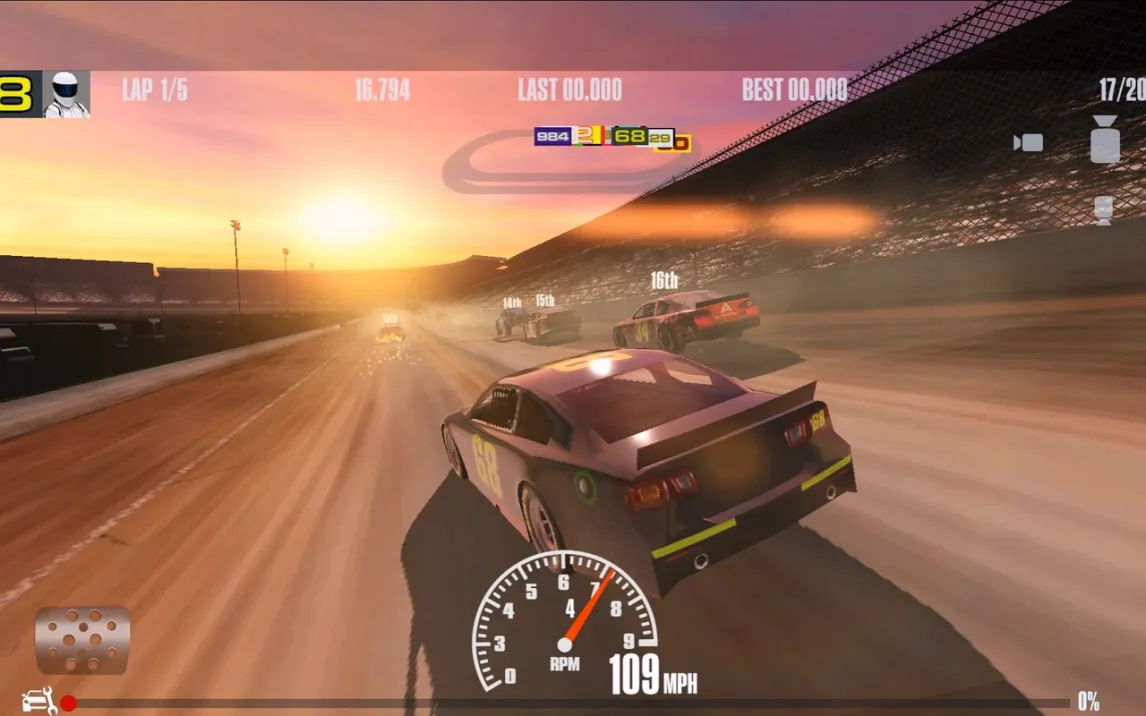
Task: Tap the metal brake pedal
Action: tap(82, 639)
